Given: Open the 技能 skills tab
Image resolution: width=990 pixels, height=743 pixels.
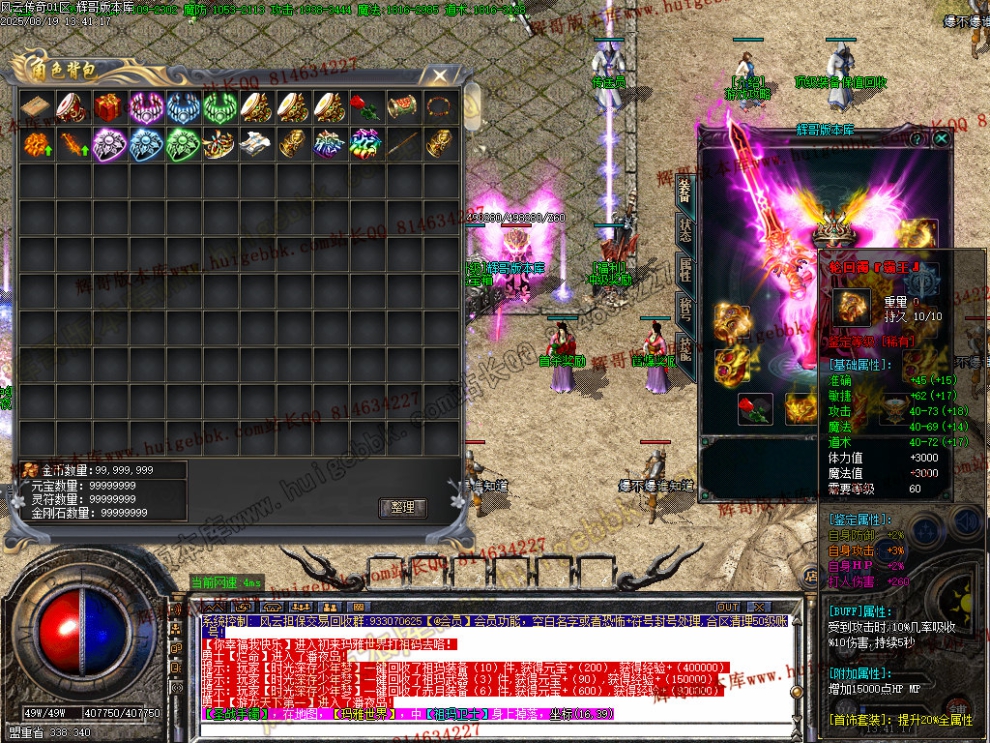Looking at the screenshot, I should point(685,347).
